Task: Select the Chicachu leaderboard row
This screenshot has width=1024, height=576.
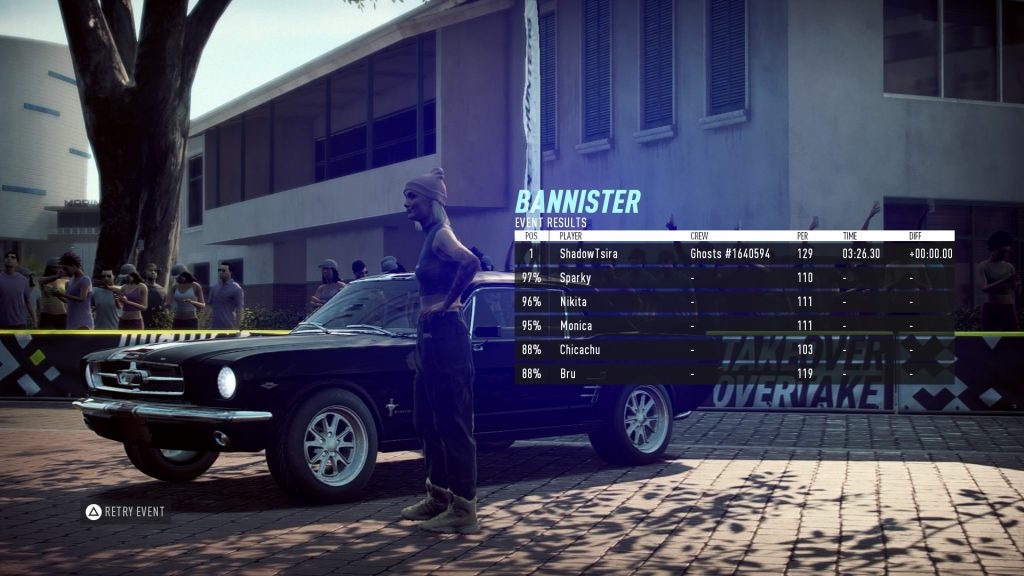Action: point(734,350)
